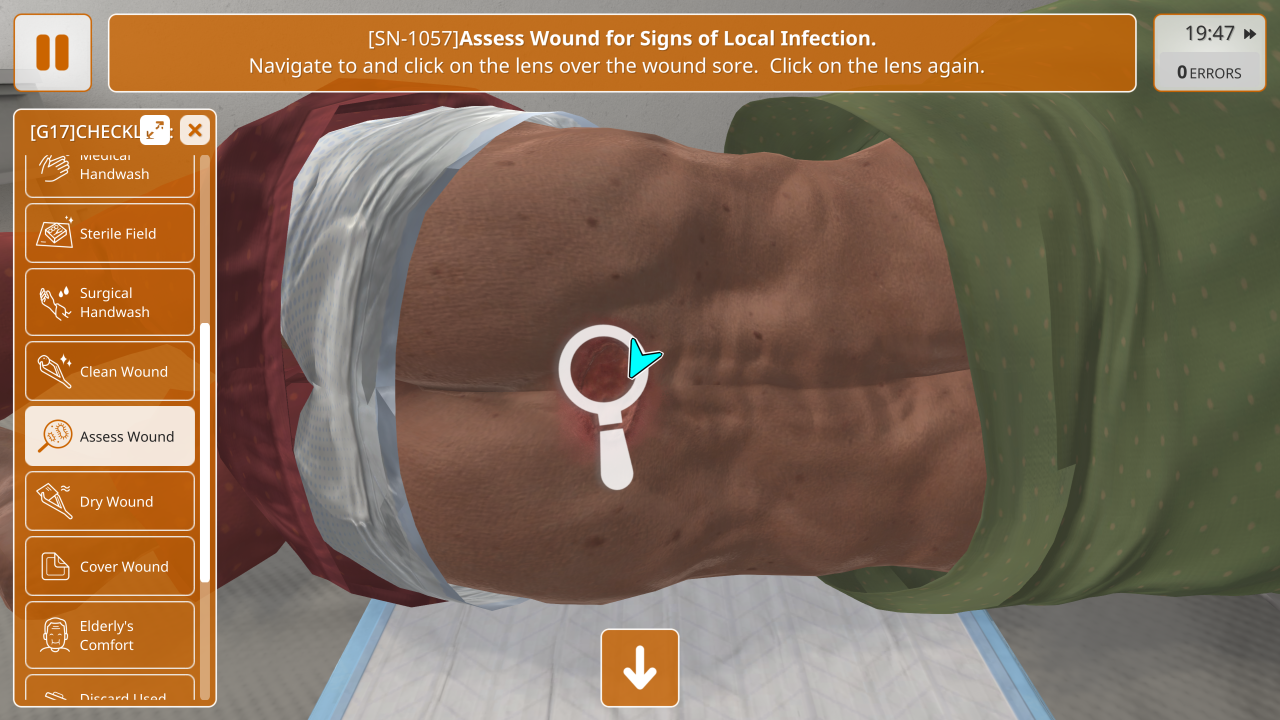Pick the Dry Wound checklist step

coord(110,501)
